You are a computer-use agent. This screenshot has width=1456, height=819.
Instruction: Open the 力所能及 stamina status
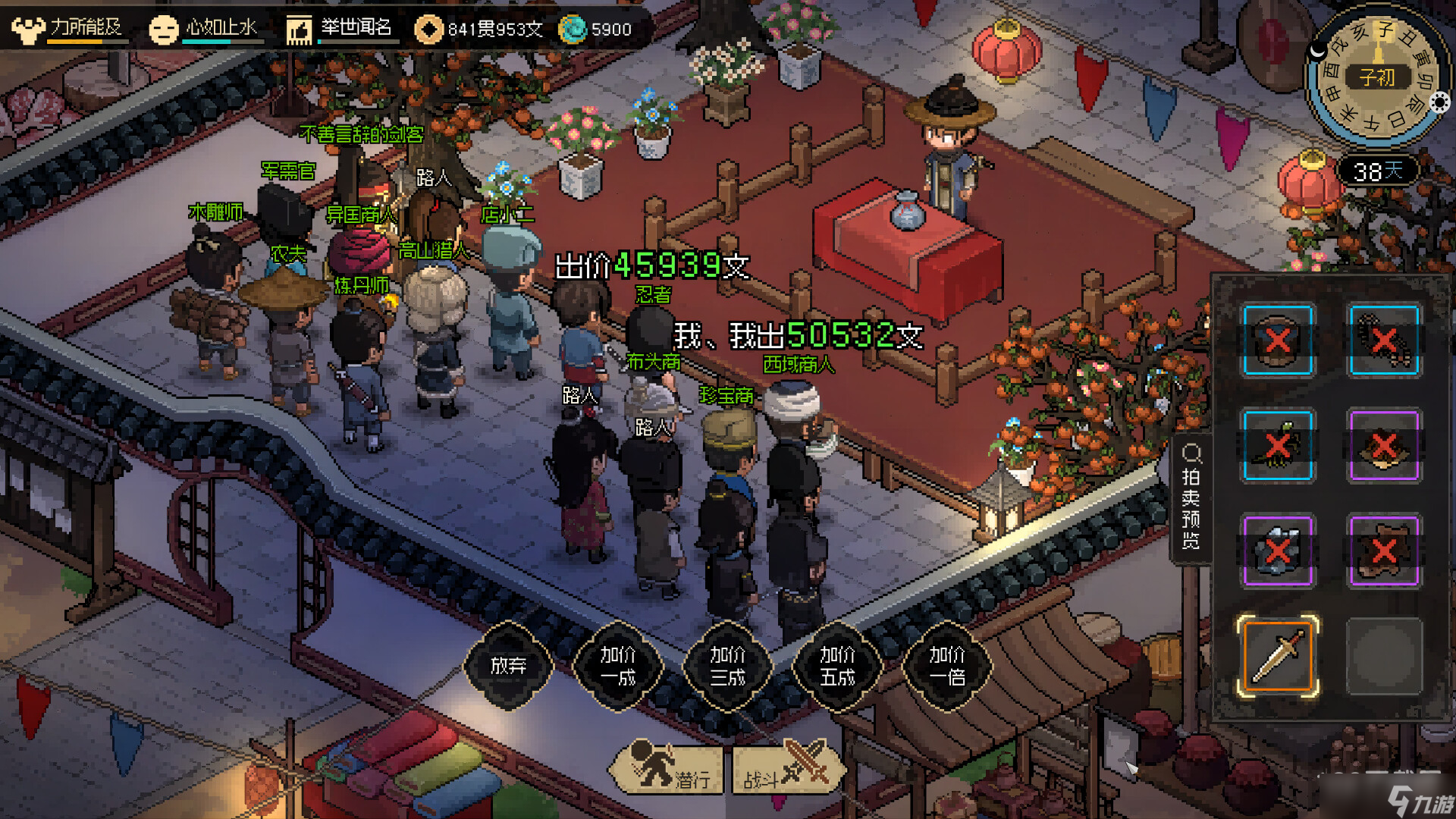[68, 29]
